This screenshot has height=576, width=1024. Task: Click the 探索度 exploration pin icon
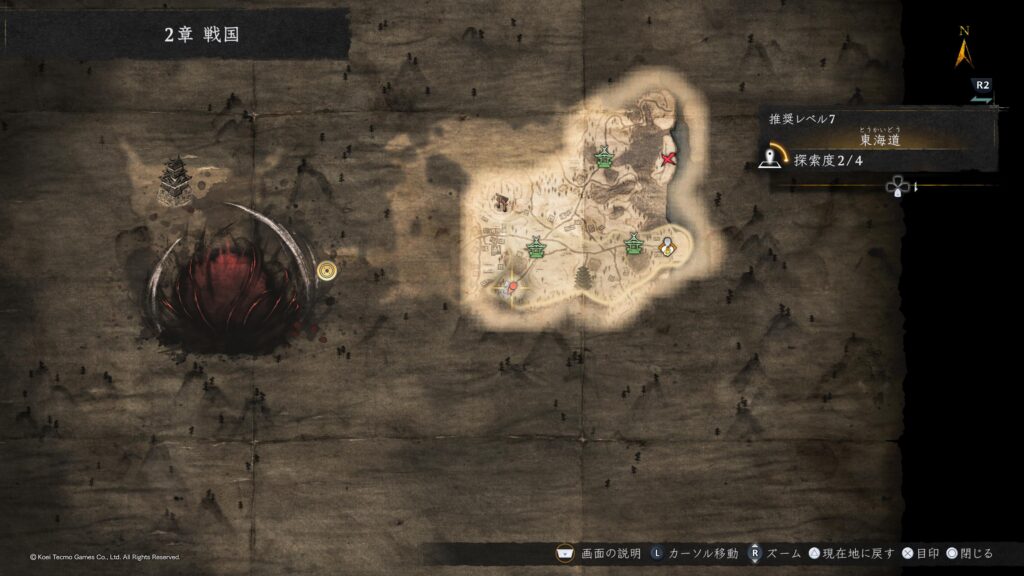[x=771, y=157]
